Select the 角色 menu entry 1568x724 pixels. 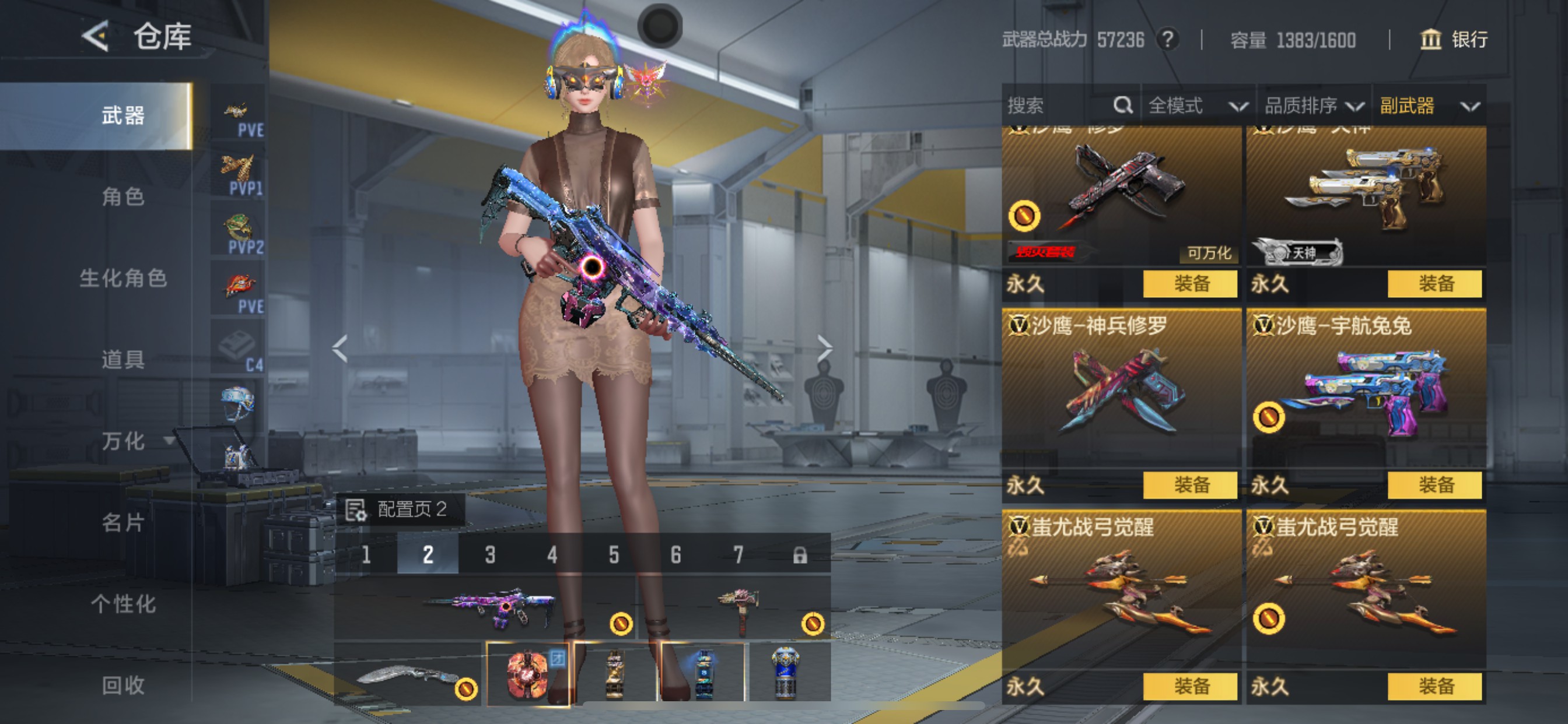coord(123,197)
